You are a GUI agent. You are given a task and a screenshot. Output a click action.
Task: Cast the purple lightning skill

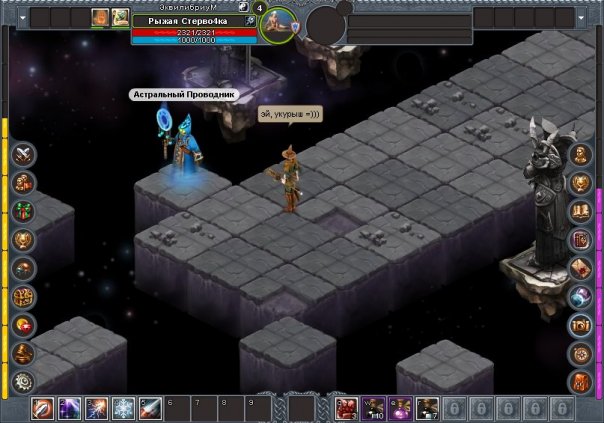[70, 408]
